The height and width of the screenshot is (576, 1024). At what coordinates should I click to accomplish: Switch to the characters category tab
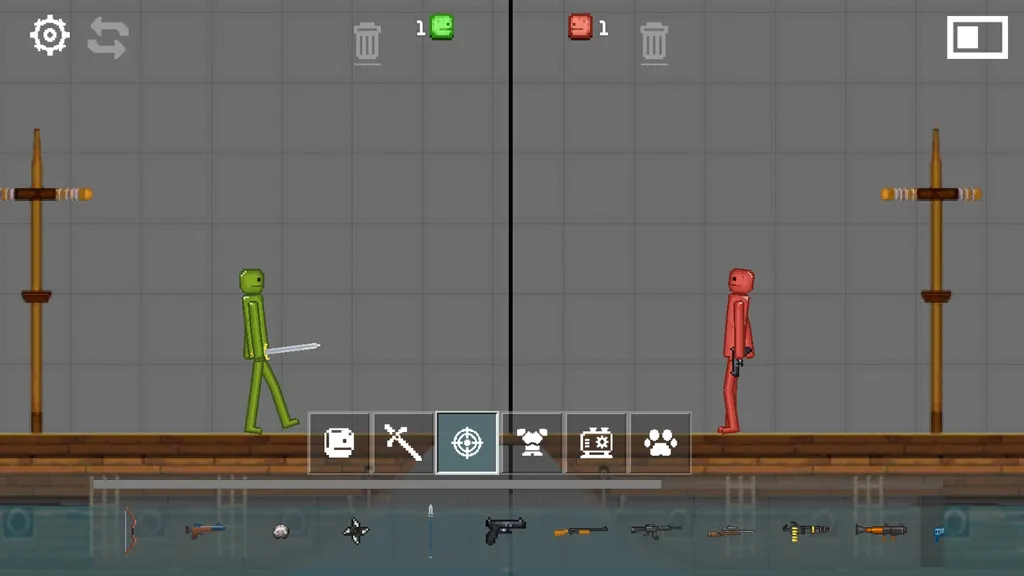click(340, 442)
